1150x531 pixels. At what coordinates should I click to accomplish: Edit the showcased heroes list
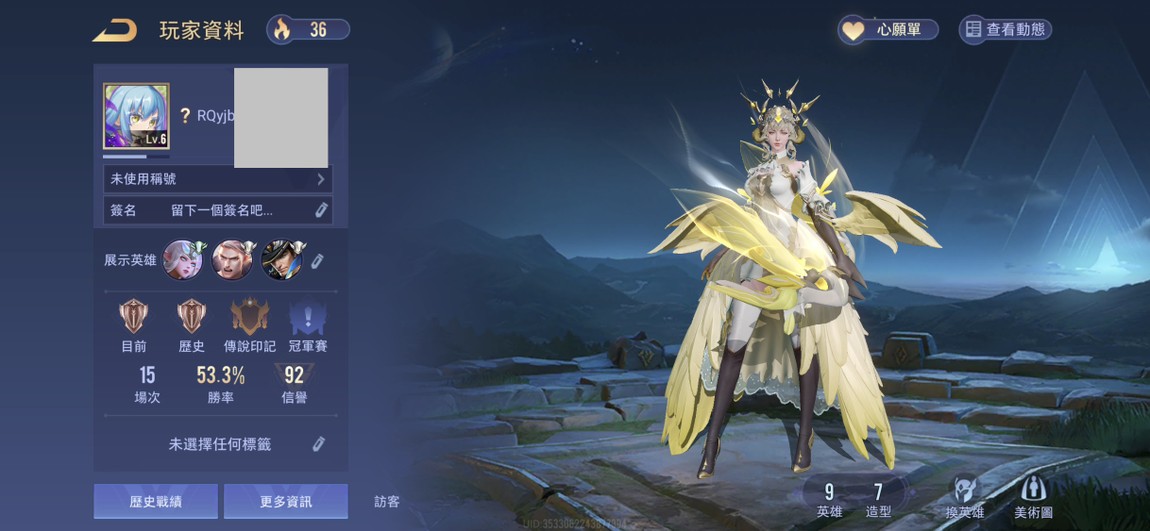tap(317, 261)
